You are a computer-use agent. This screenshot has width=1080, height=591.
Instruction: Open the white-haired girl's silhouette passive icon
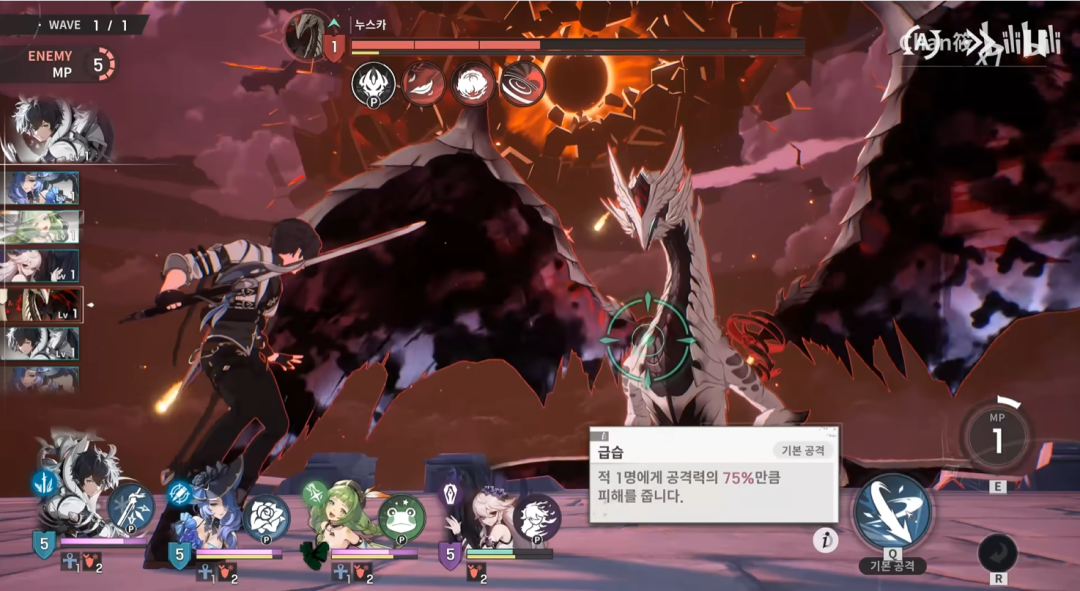click(x=537, y=517)
